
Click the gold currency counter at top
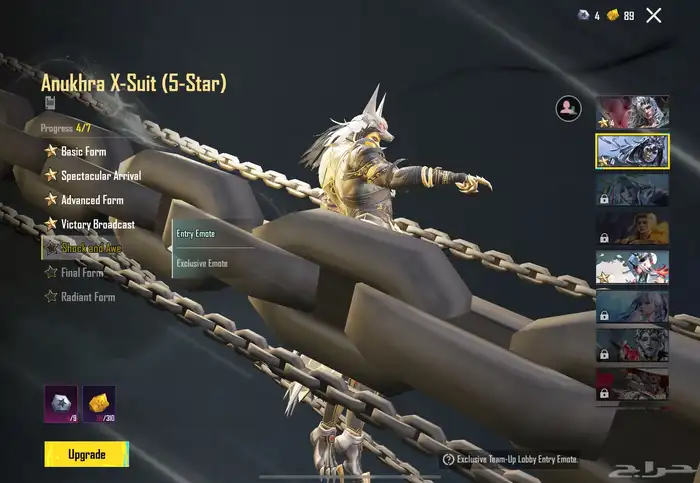tap(622, 15)
